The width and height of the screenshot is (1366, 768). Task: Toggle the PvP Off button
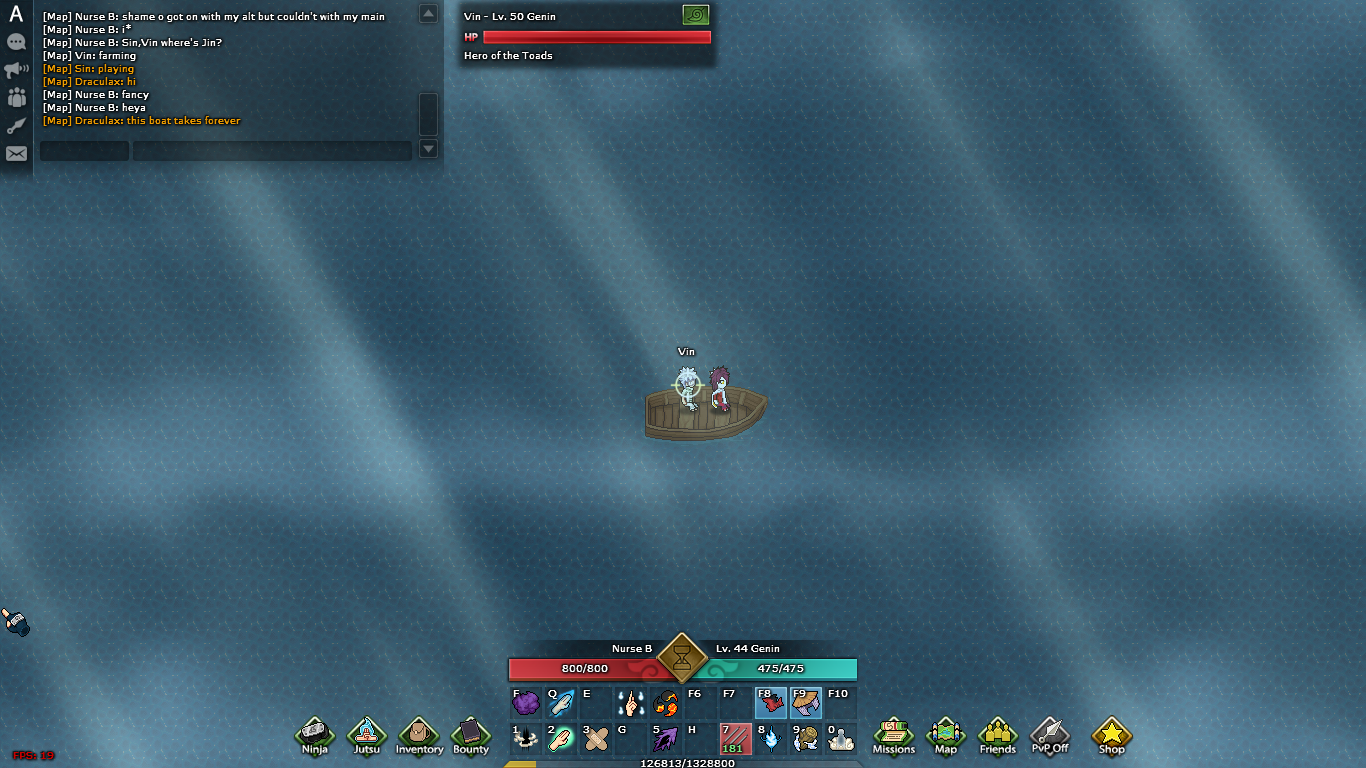click(x=1049, y=735)
